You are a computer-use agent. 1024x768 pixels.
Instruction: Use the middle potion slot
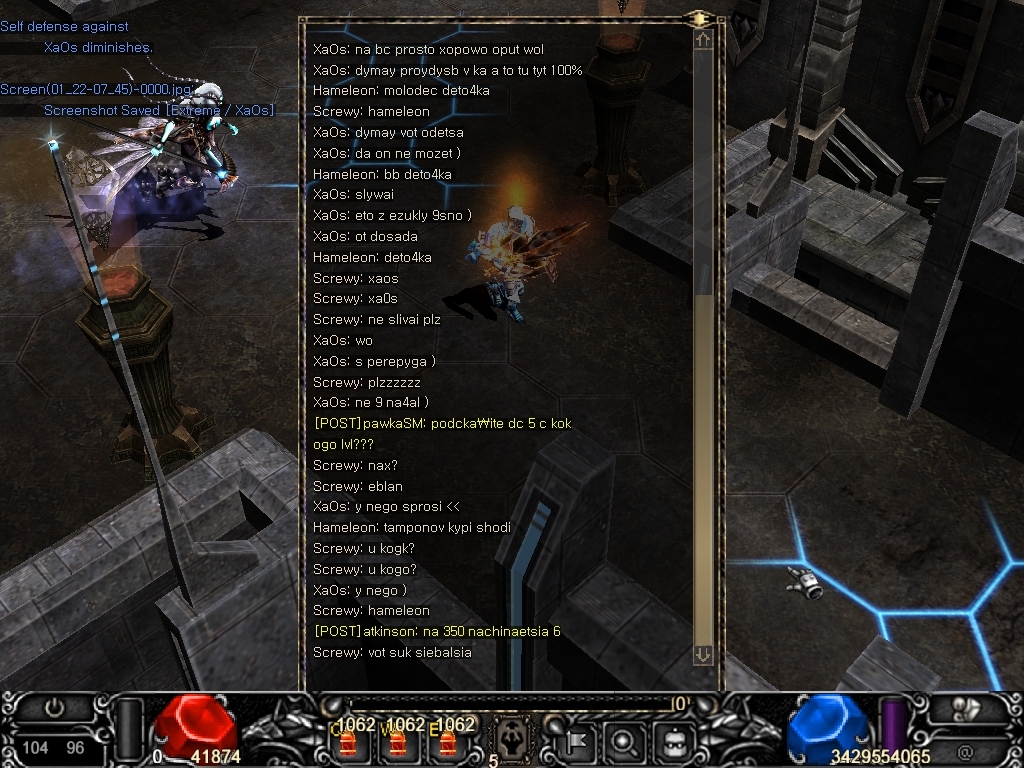click(398, 742)
